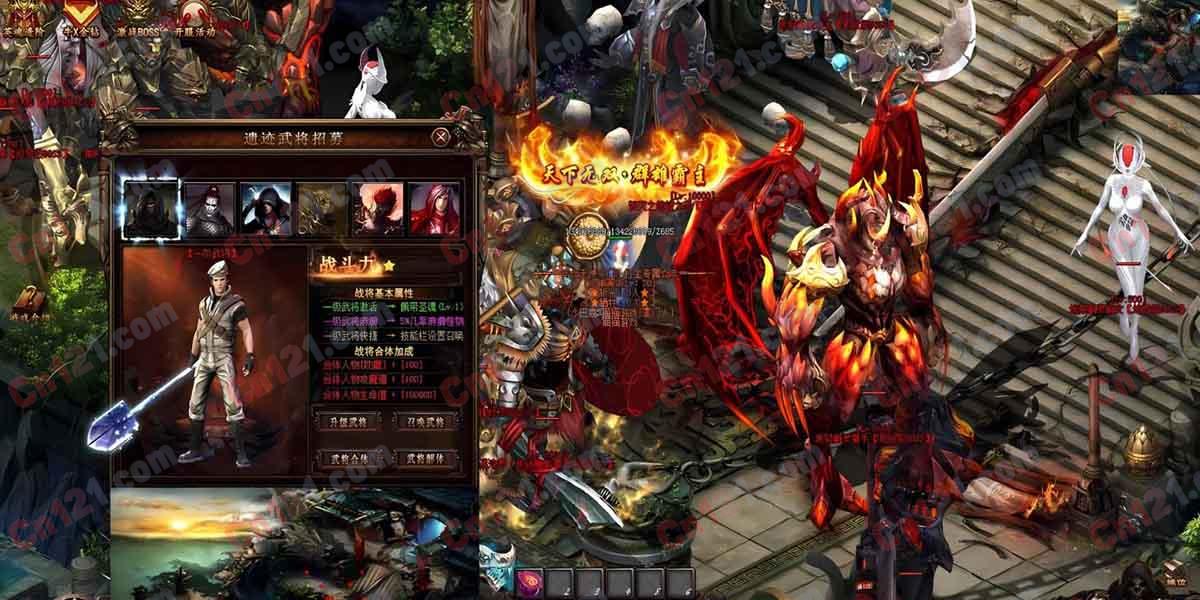Close the 遗迹武将招募 recruitment window
The image size is (1200, 600).
click(x=441, y=136)
